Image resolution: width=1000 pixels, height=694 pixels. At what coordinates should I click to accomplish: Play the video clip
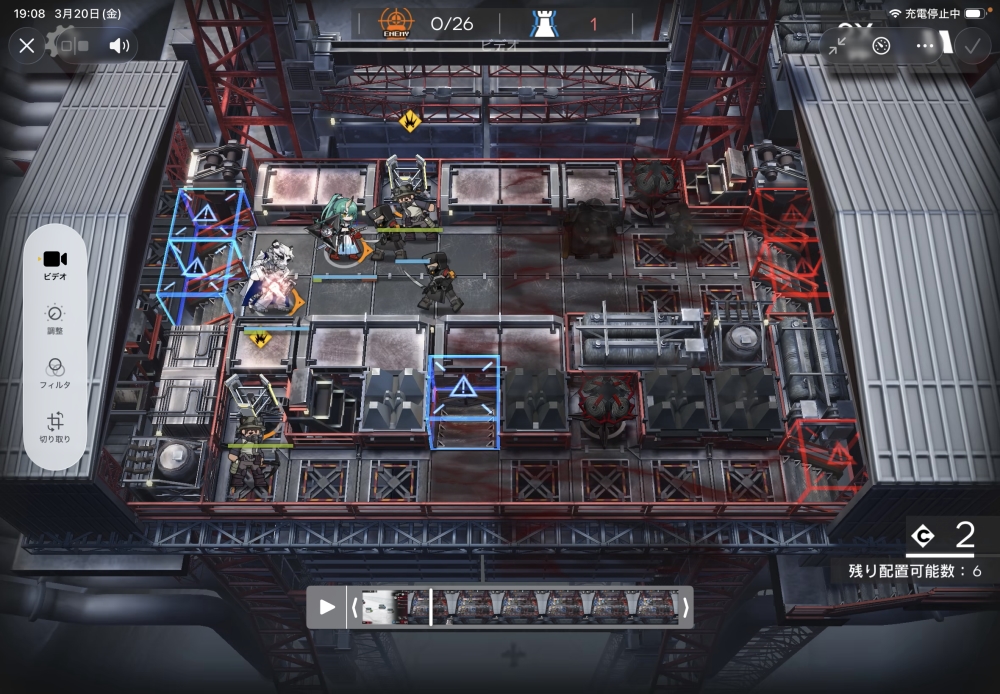point(327,606)
